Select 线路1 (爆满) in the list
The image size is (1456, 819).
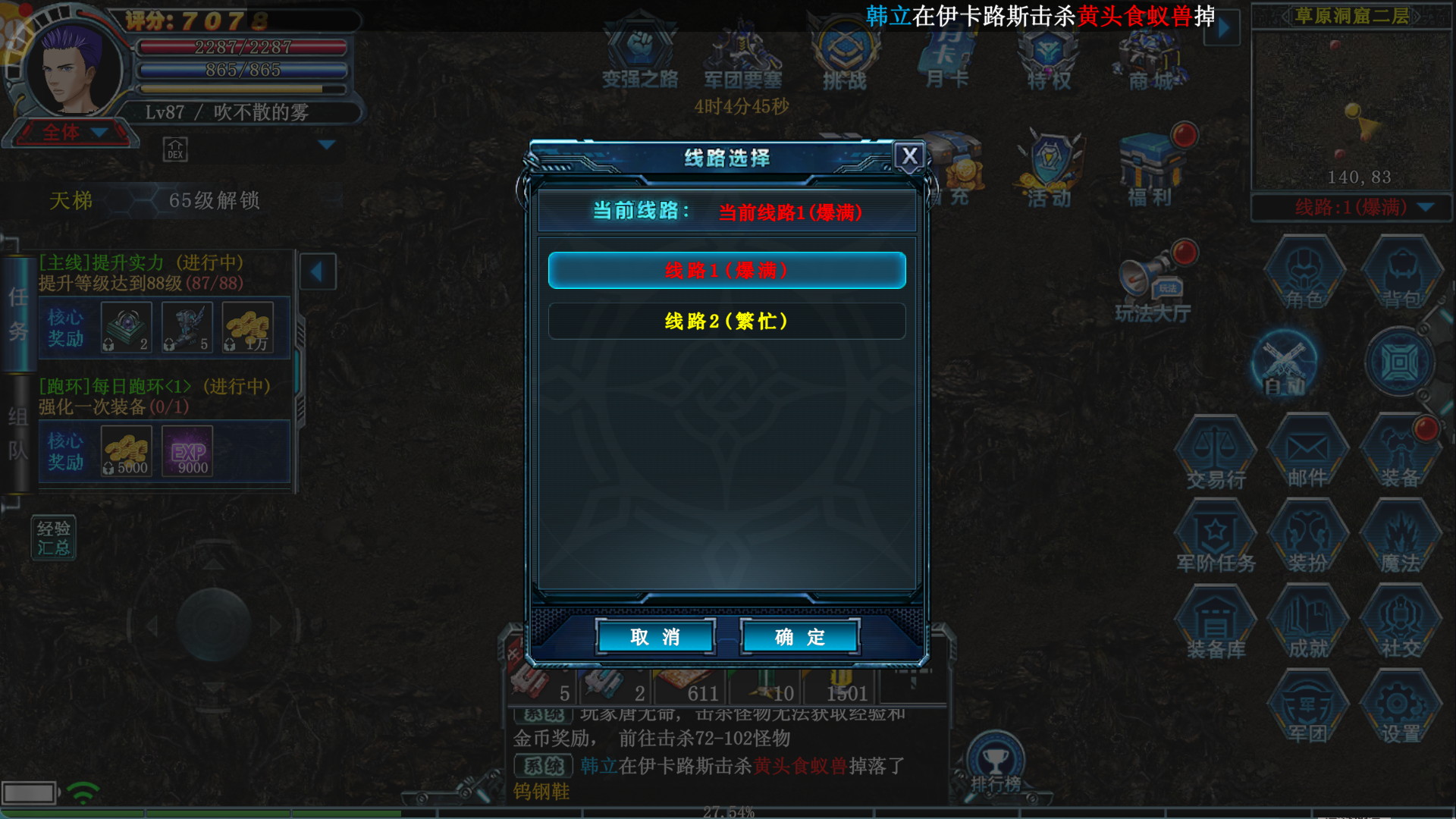(x=726, y=271)
